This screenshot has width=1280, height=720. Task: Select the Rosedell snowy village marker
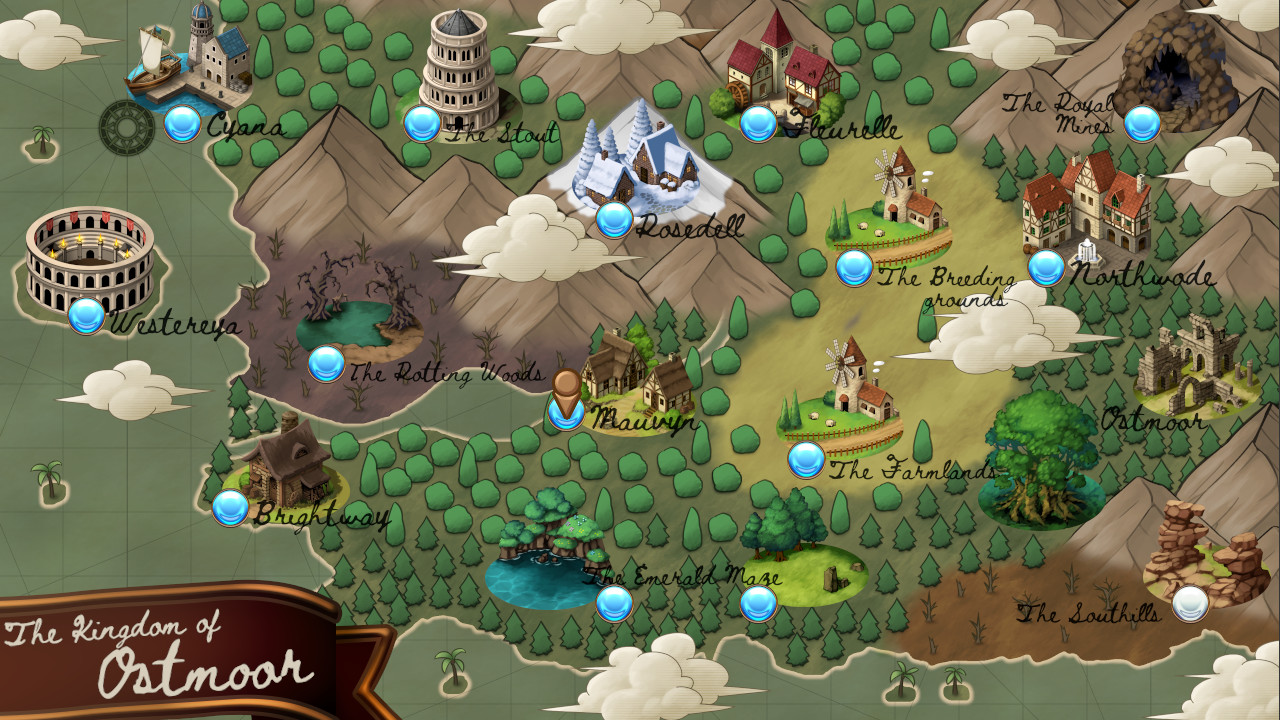click(x=612, y=219)
